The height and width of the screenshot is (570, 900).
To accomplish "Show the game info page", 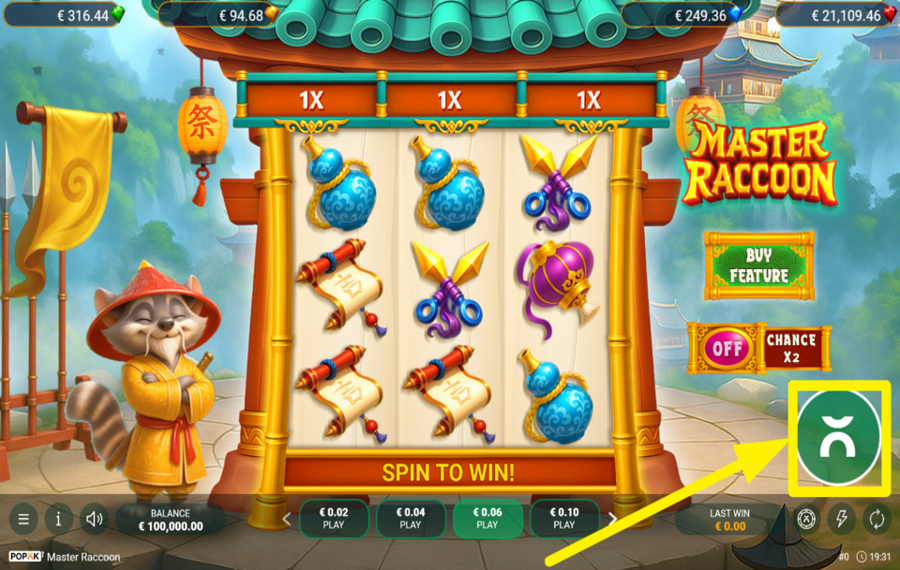I will point(59,519).
